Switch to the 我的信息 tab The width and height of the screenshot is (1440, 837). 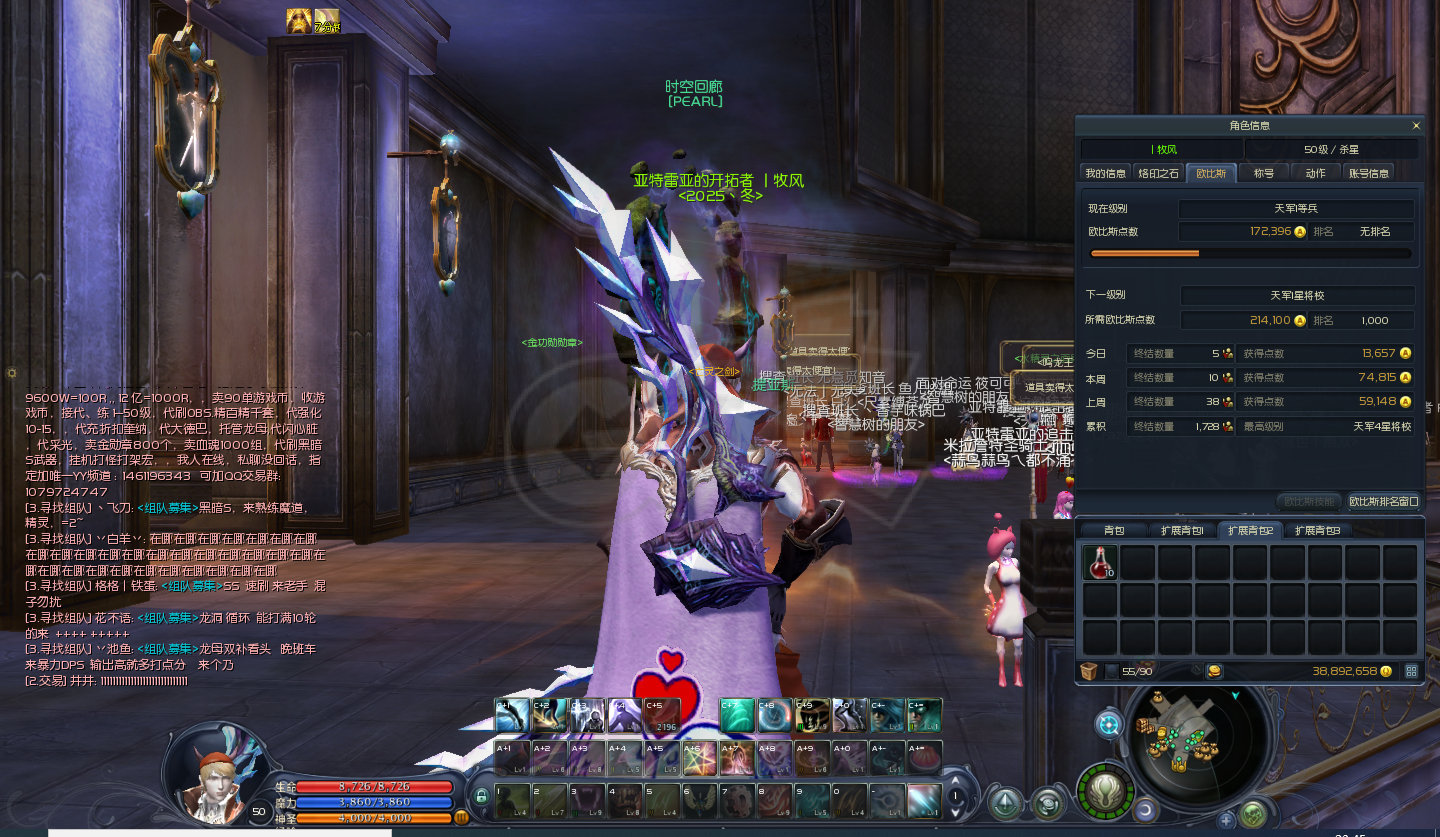[1106, 173]
